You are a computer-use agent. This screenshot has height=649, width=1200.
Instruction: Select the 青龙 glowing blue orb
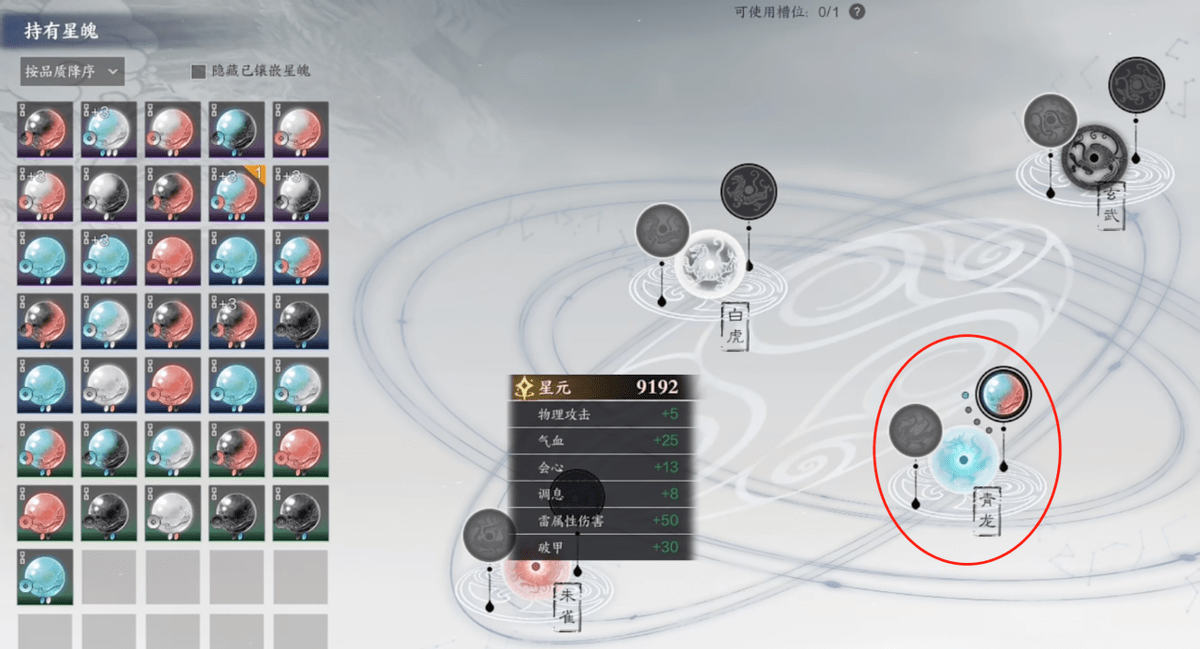coord(963,460)
